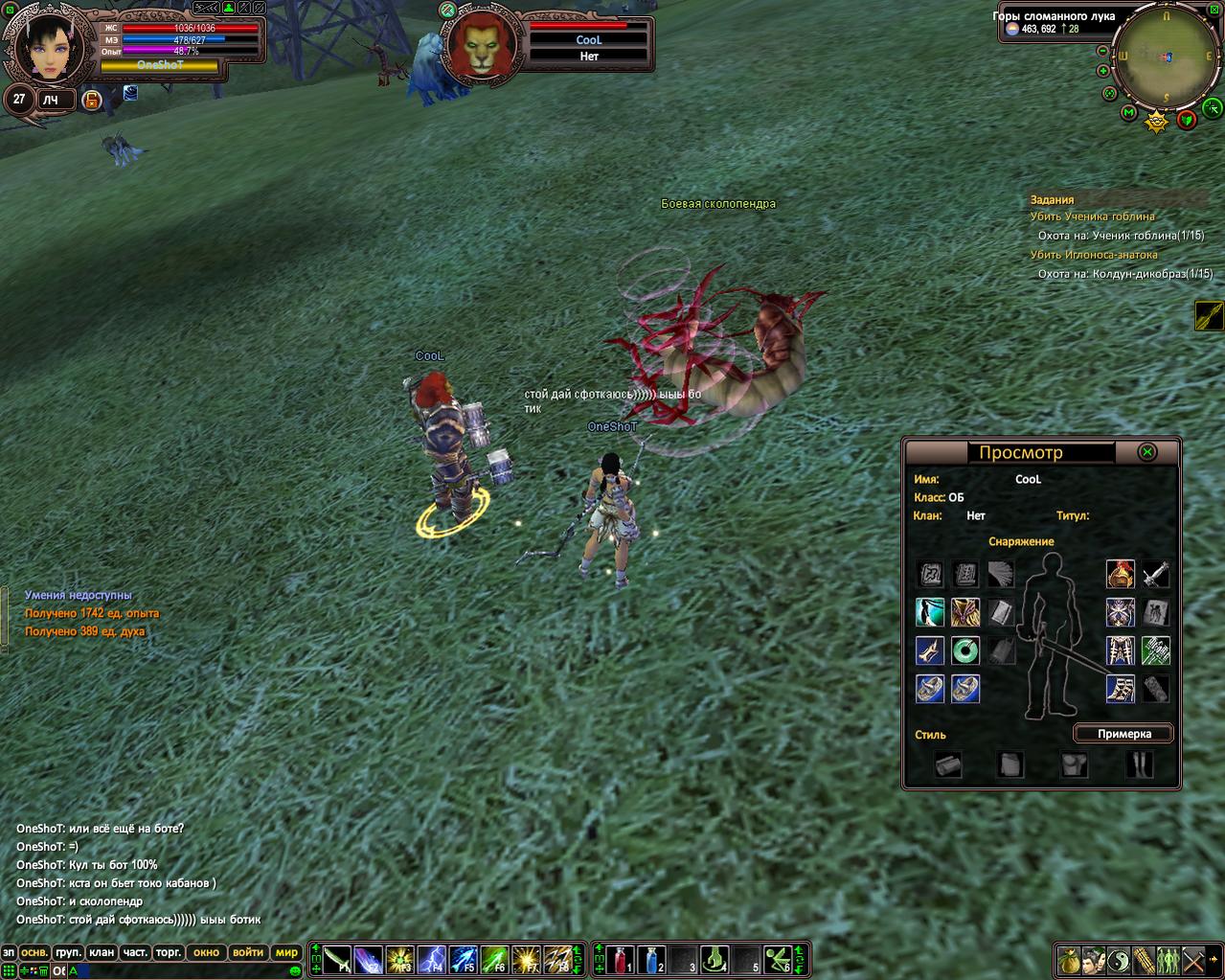
Task: Open the world map with M button
Action: pyautogui.click(x=1128, y=114)
